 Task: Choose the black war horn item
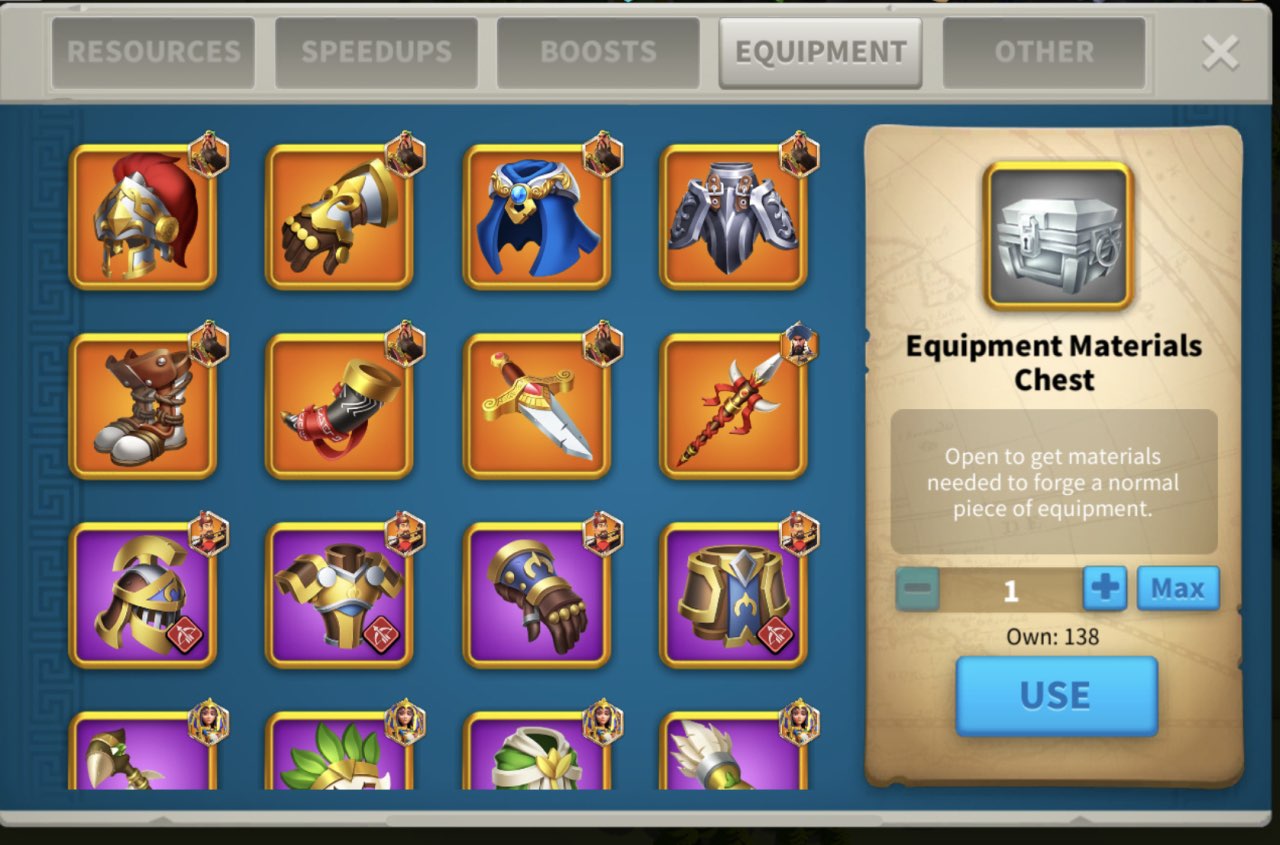[339, 406]
